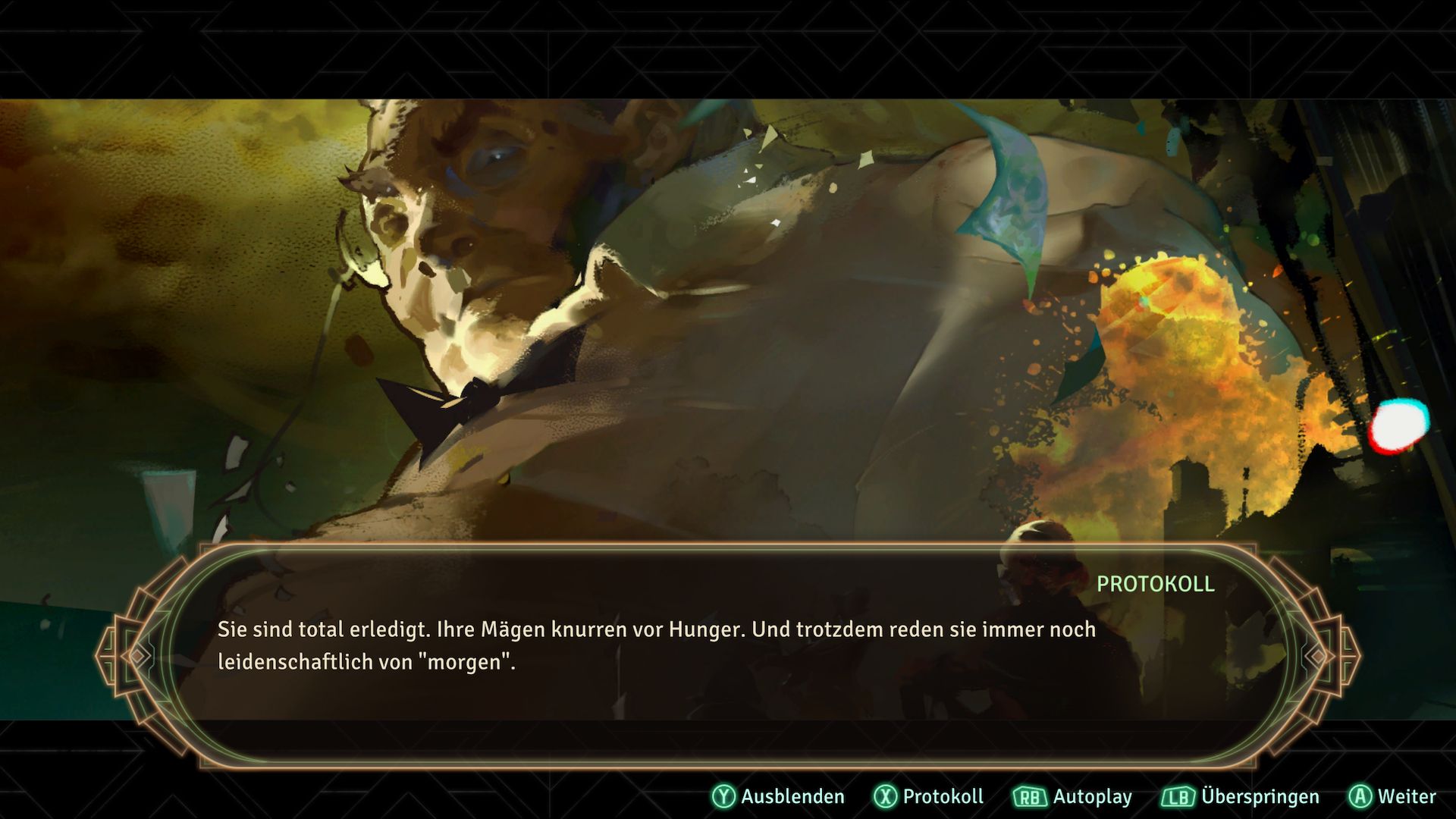Turn on Autoplay for the dialogue
The image size is (1456, 819).
click(x=1072, y=796)
